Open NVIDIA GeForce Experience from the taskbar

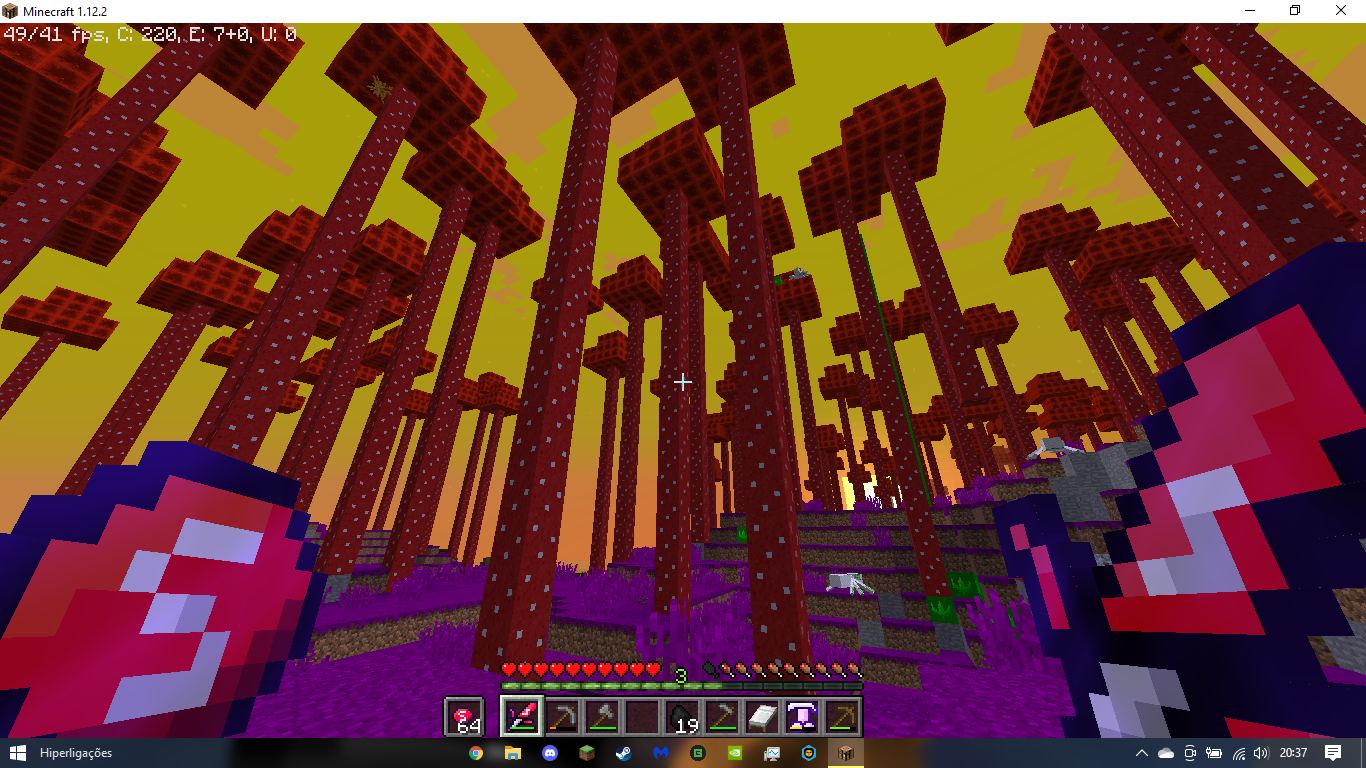[x=735, y=755]
